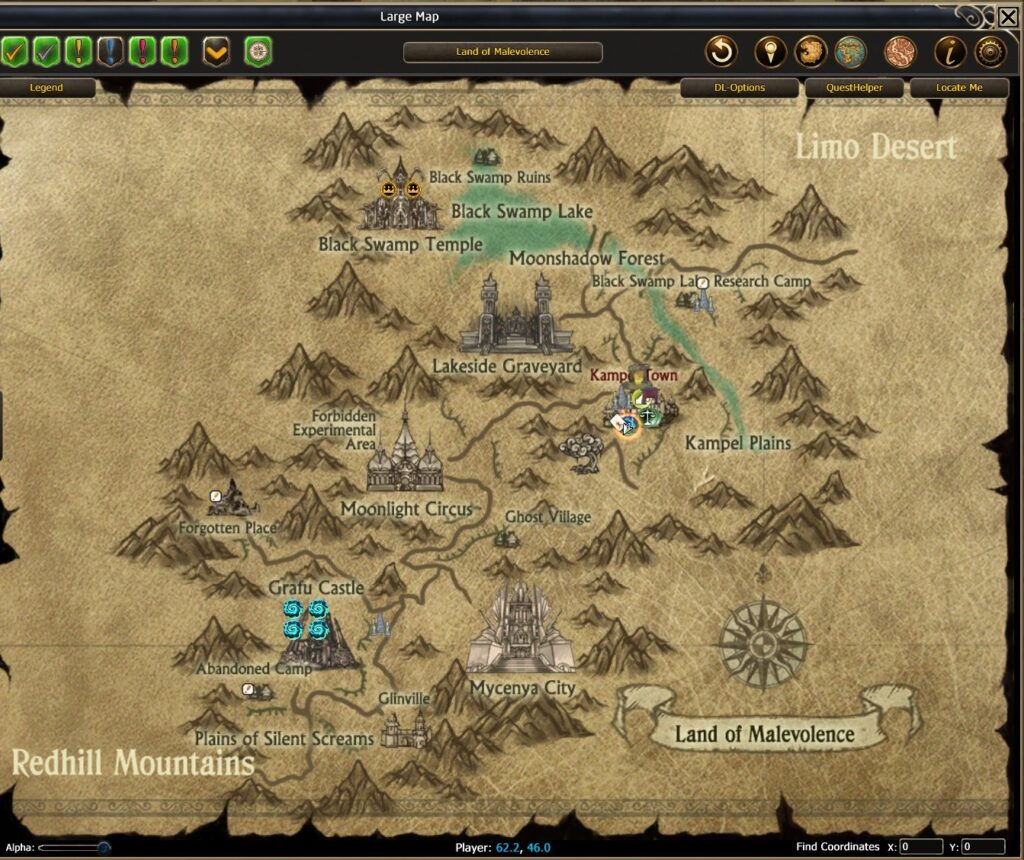Viewport: 1024px width, 860px height.
Task: Open the QuestHelper panel
Action: pos(851,88)
